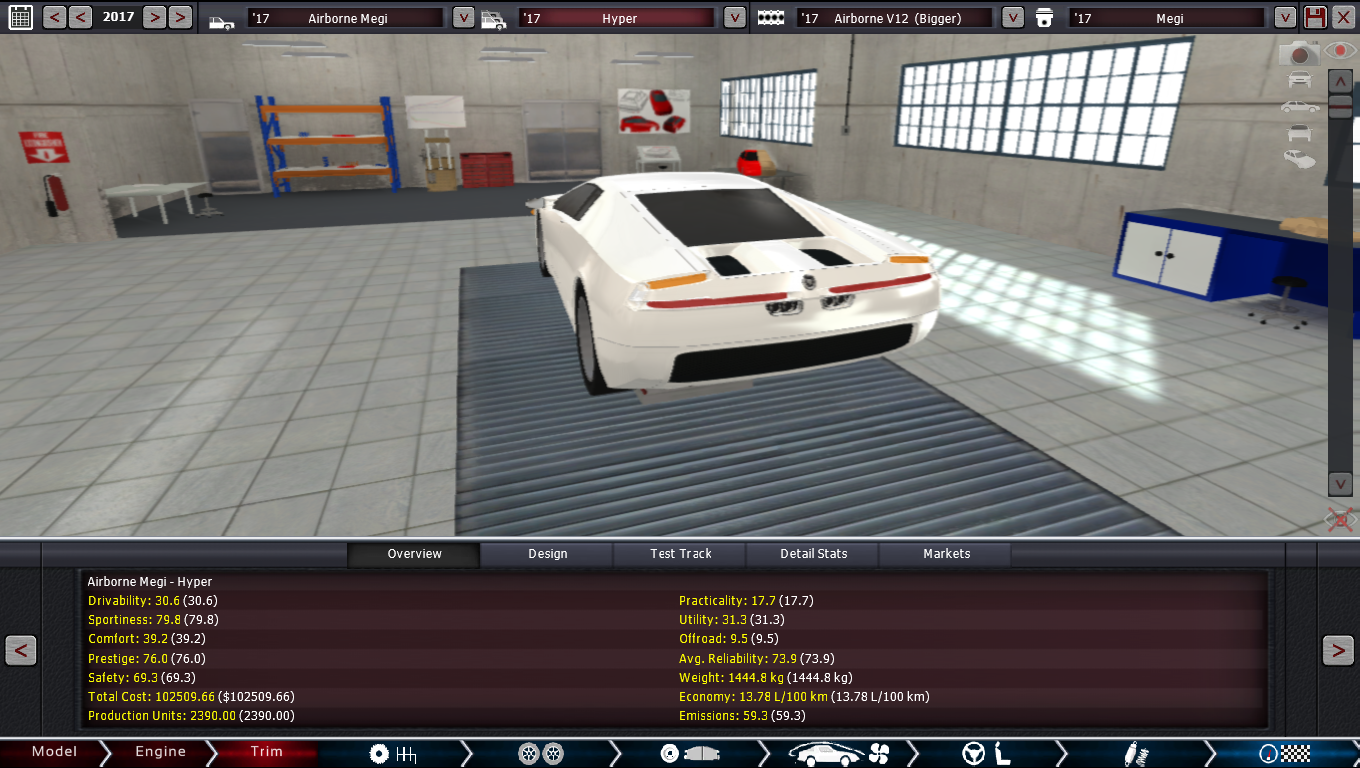The height and width of the screenshot is (768, 1360).
Task: Take a screenshot with the camera icon
Action: click(x=1299, y=53)
